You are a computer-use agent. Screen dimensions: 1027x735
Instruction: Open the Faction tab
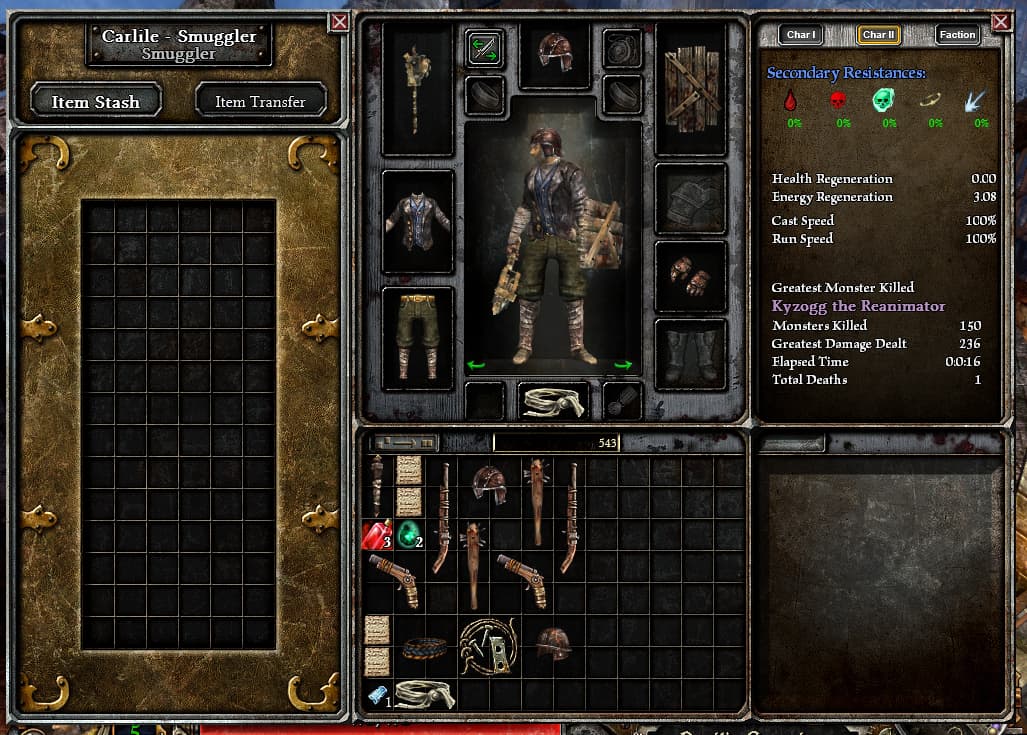(957, 35)
